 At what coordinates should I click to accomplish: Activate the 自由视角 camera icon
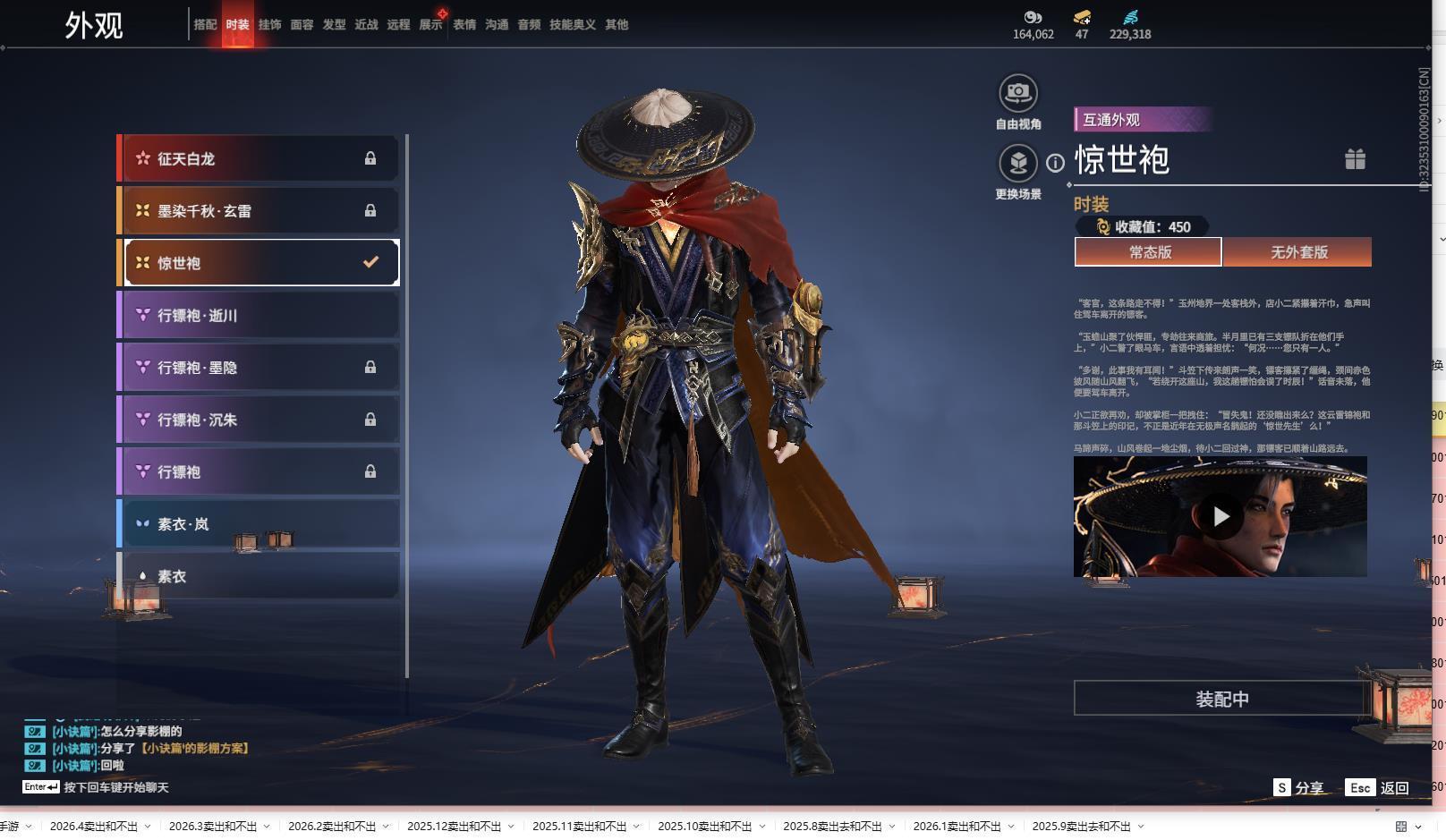[1017, 93]
